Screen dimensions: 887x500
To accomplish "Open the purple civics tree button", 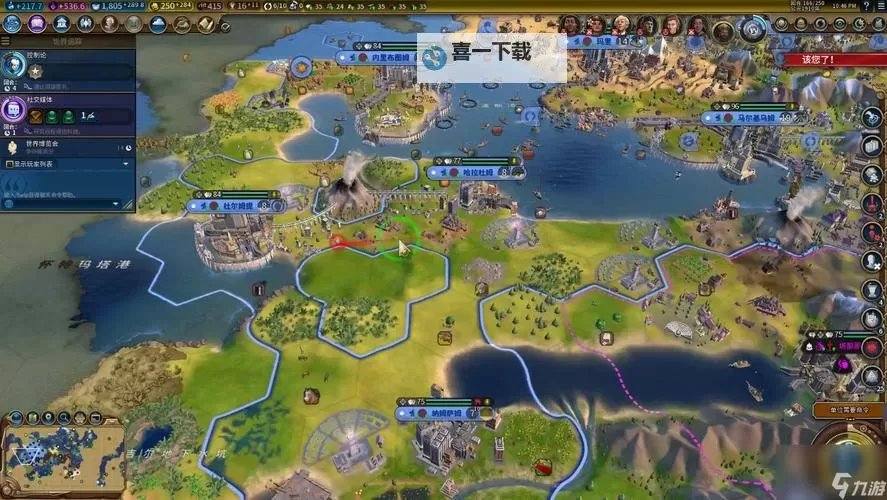I will pyautogui.click(x=35, y=23).
